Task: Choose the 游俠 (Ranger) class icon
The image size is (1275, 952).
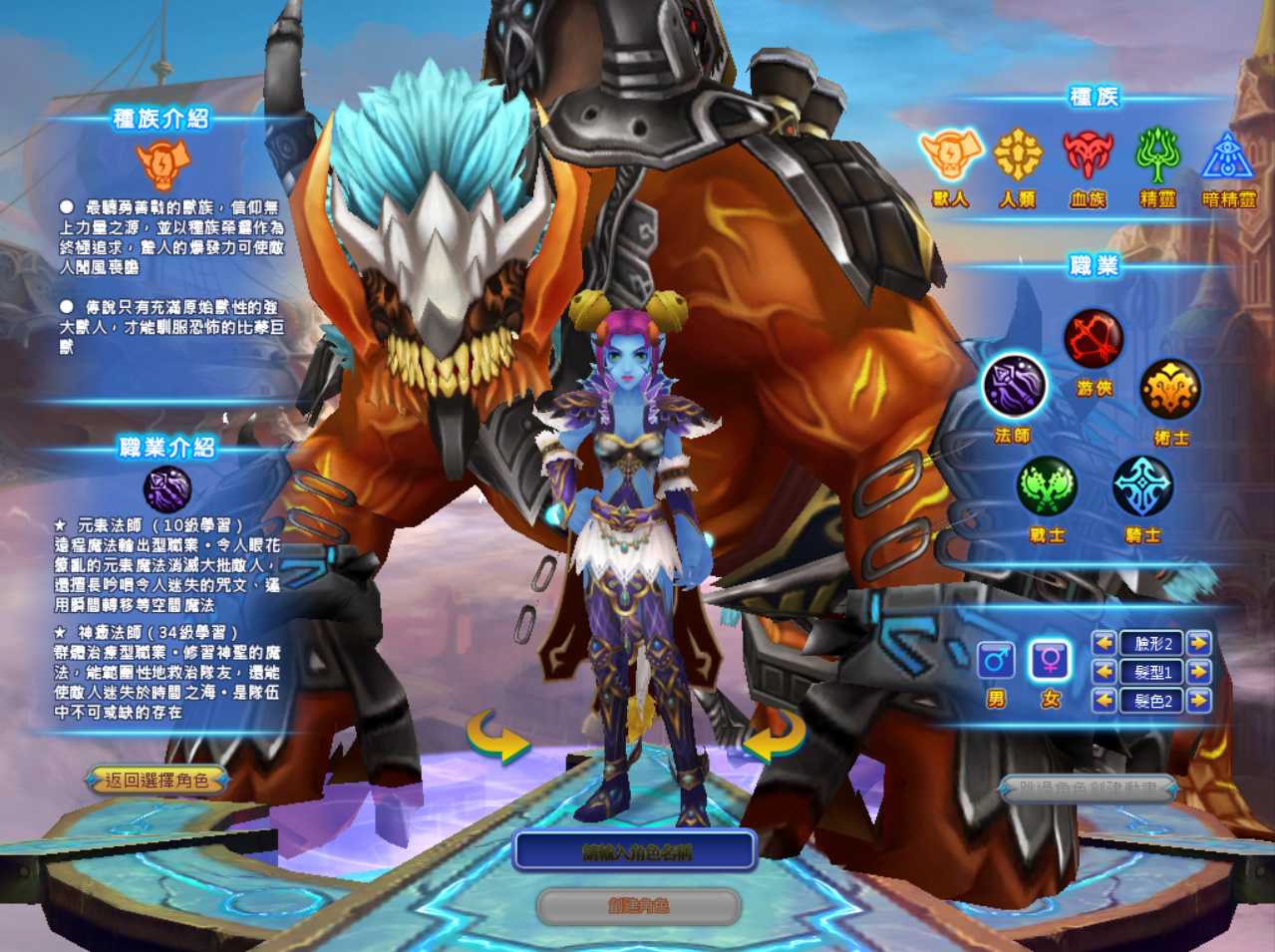Action: (x=1094, y=339)
